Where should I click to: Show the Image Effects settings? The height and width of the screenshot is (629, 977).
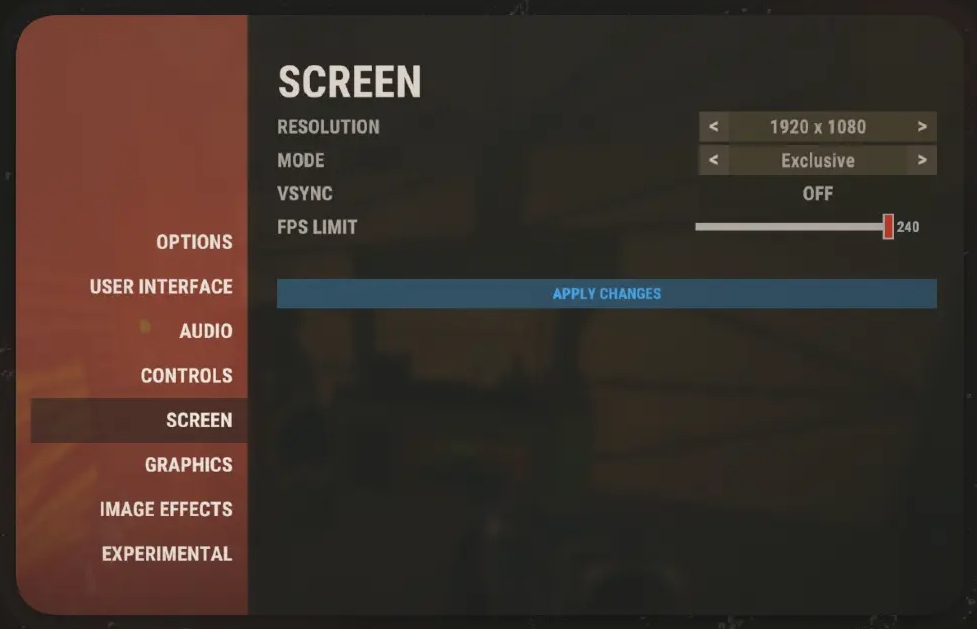(166, 509)
